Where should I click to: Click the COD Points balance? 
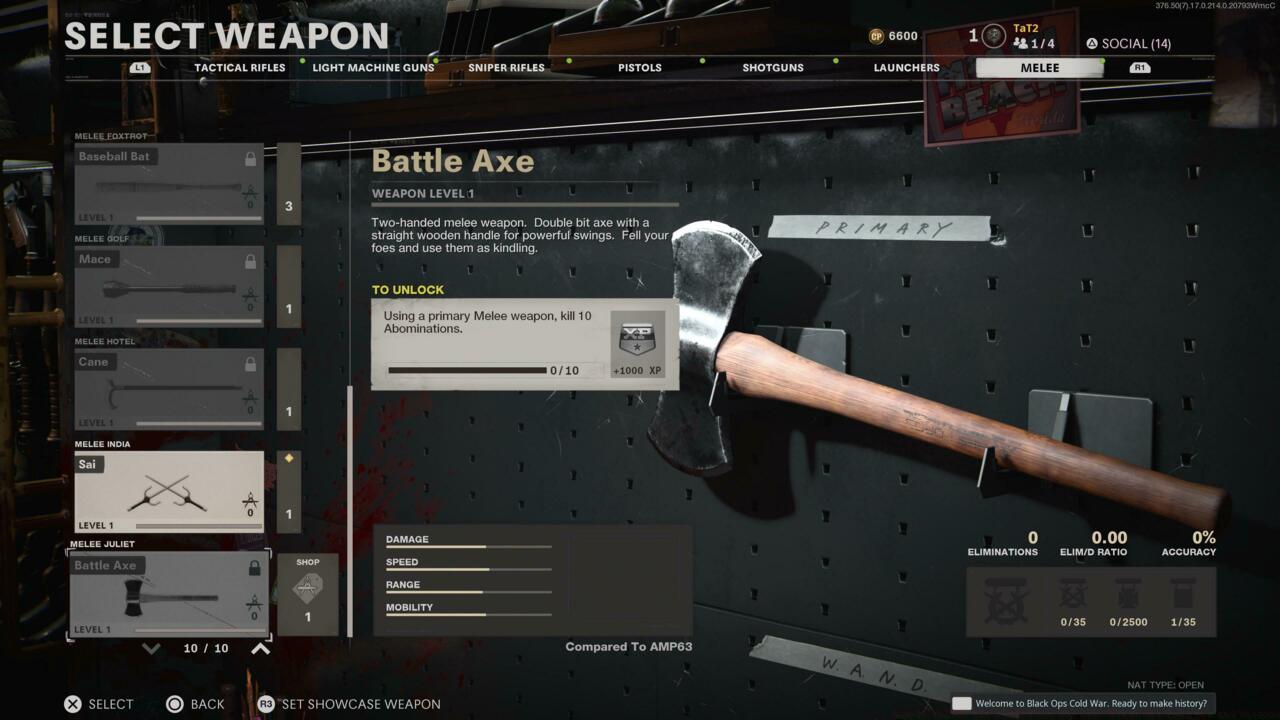click(893, 36)
